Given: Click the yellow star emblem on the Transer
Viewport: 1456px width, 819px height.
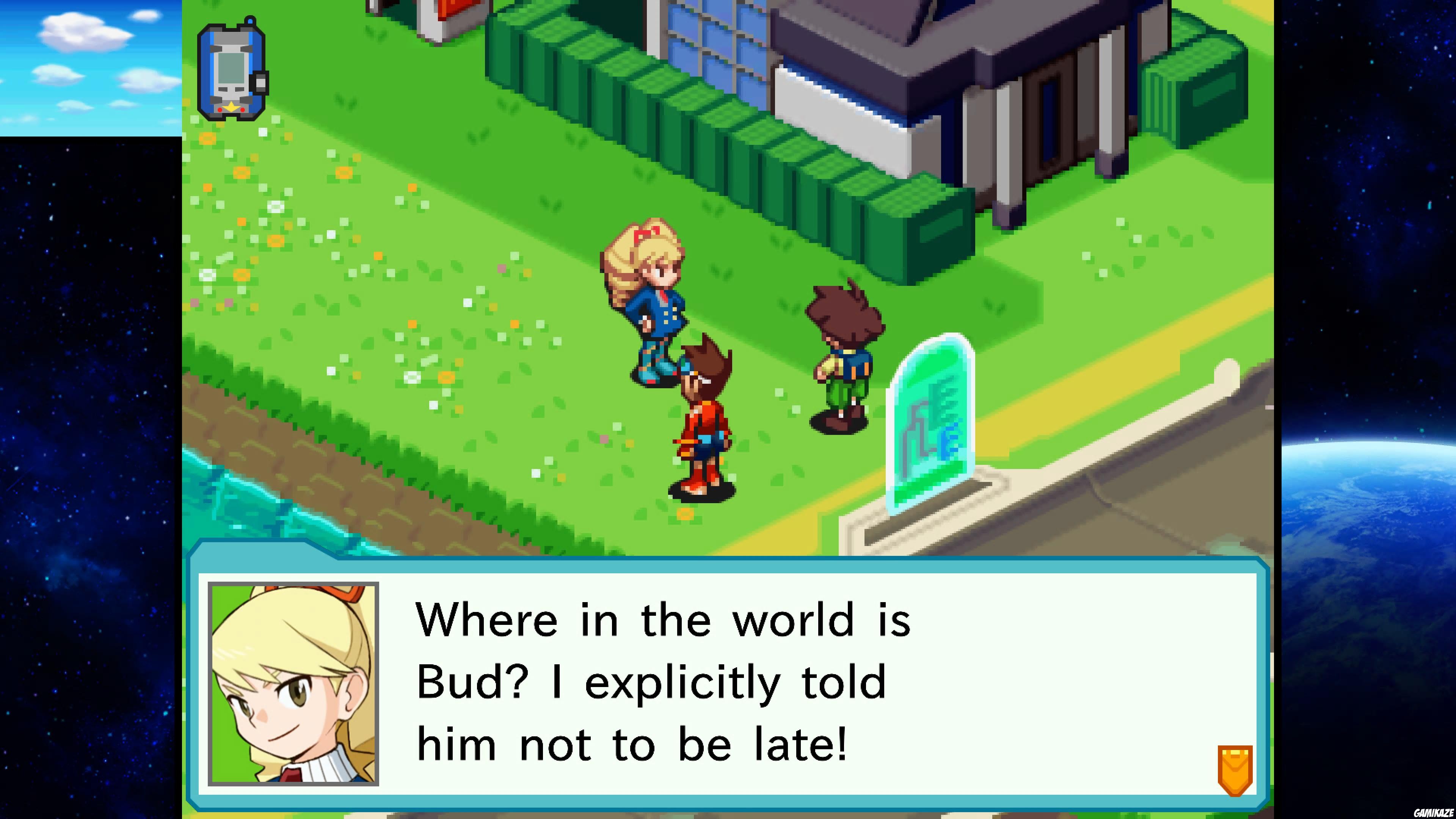Looking at the screenshot, I should 231,107.
